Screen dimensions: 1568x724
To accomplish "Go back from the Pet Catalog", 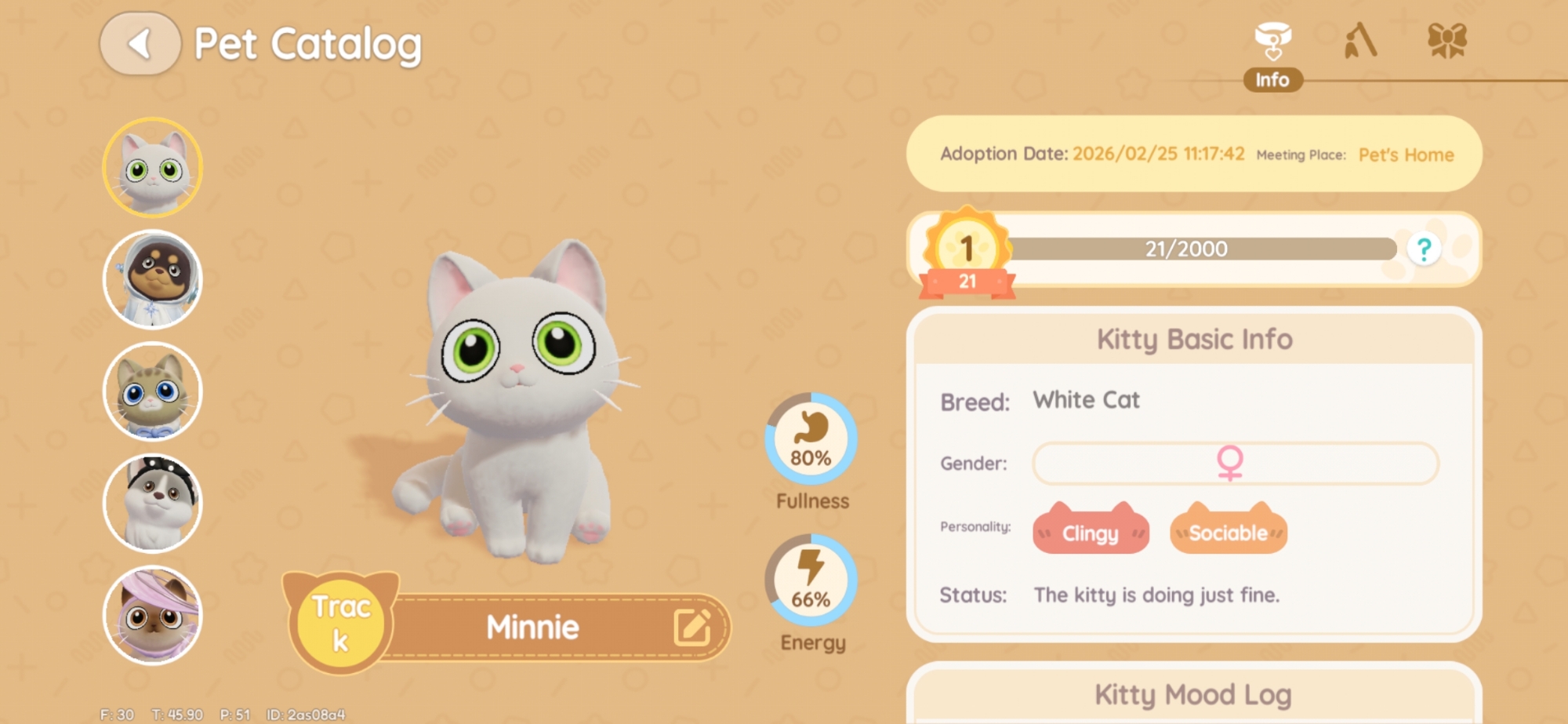I will pyautogui.click(x=140, y=44).
